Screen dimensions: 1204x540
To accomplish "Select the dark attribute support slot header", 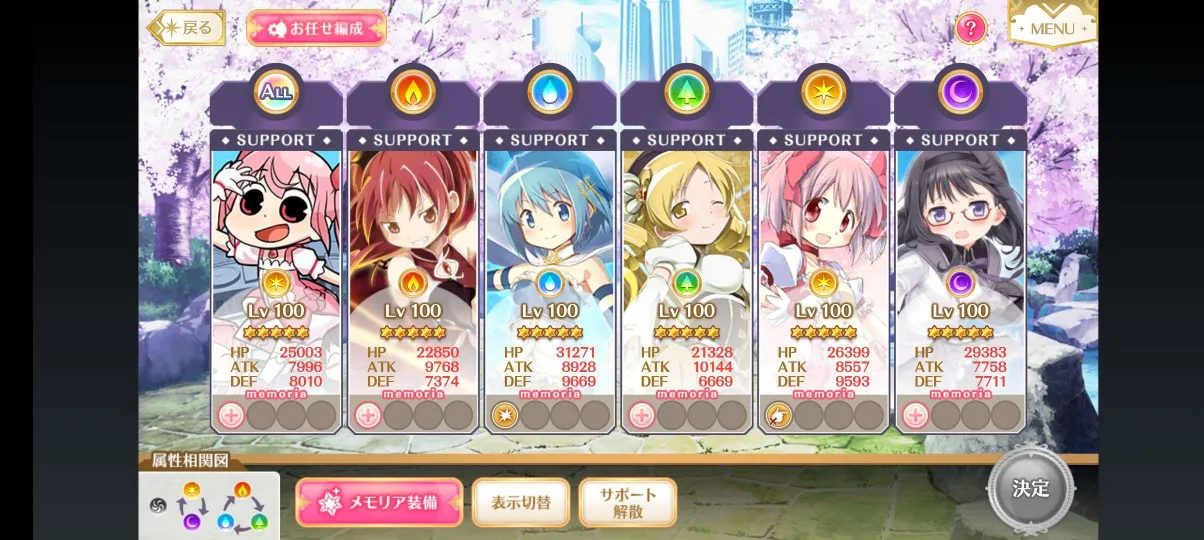I will (x=960, y=93).
